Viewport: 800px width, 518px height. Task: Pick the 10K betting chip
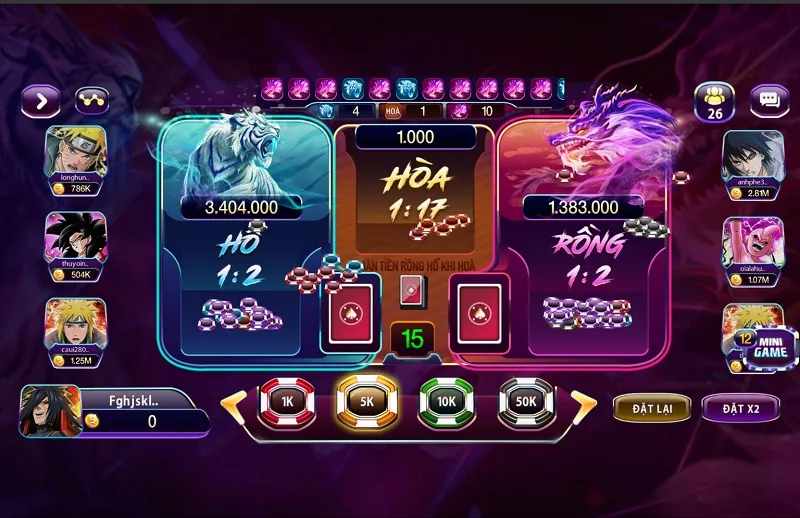point(446,403)
